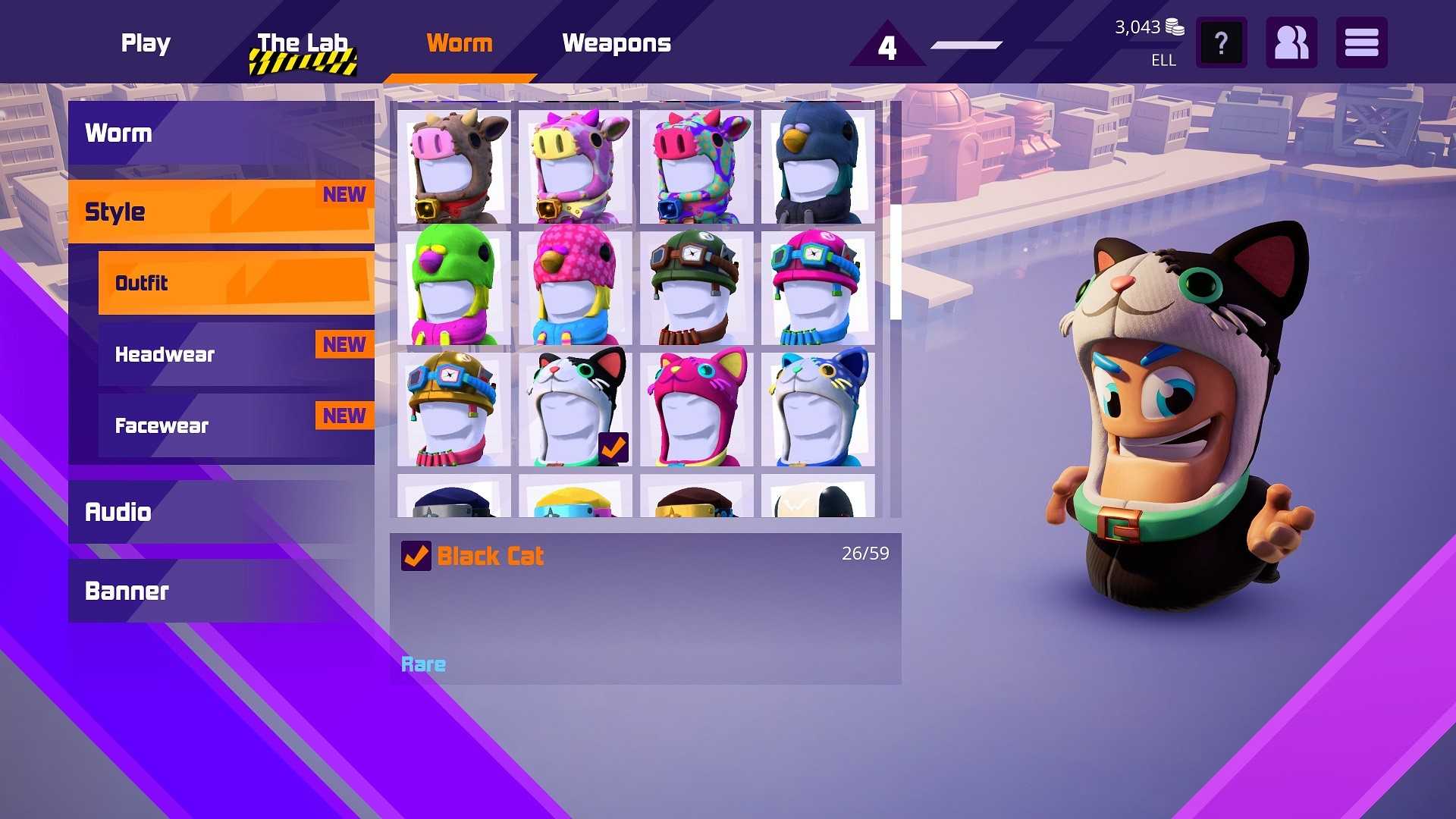Select the Worm top navigation tab
Viewport: 1456px width, 819px height.
(x=460, y=43)
